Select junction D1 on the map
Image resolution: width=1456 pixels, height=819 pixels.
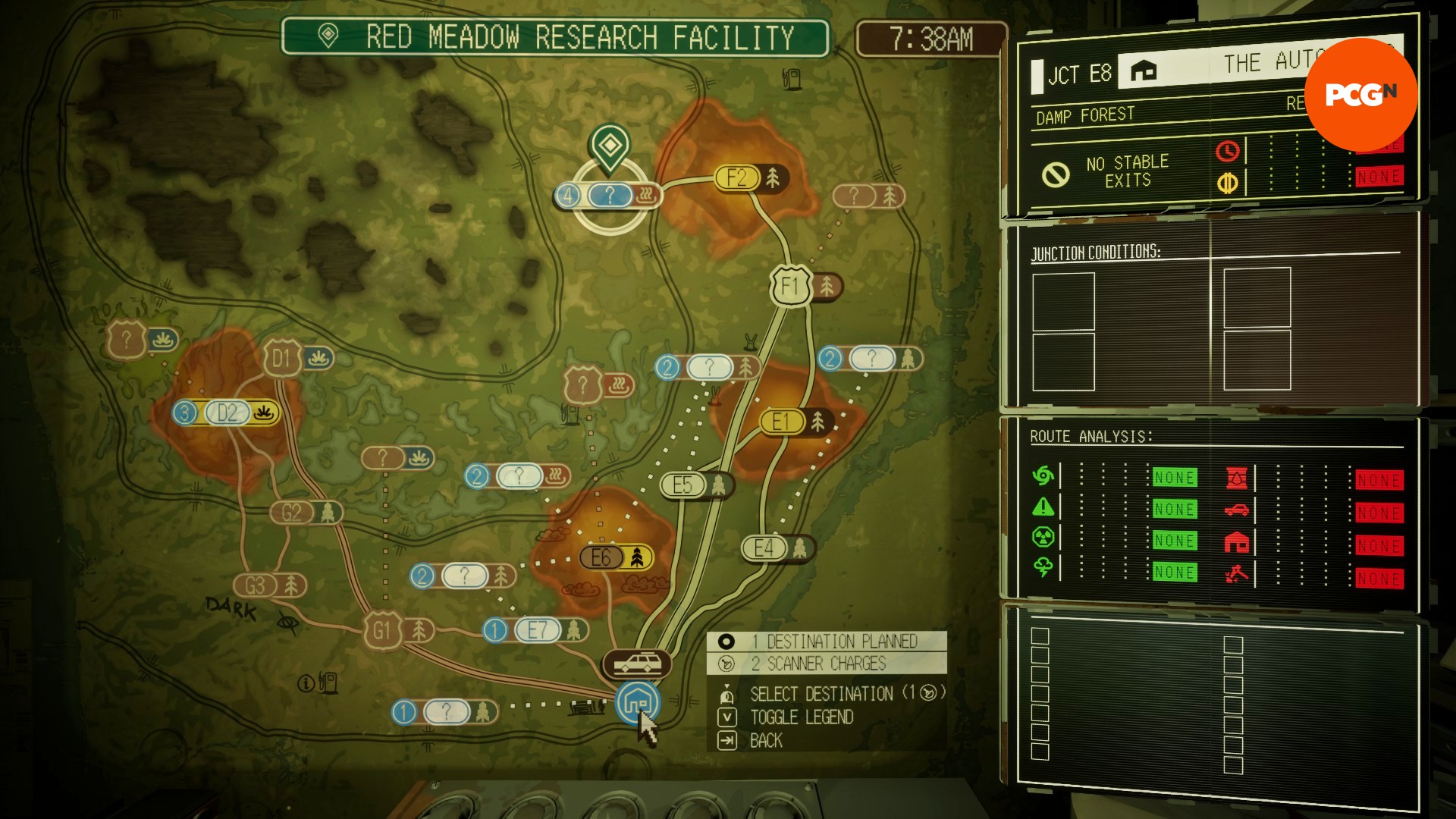tap(281, 359)
